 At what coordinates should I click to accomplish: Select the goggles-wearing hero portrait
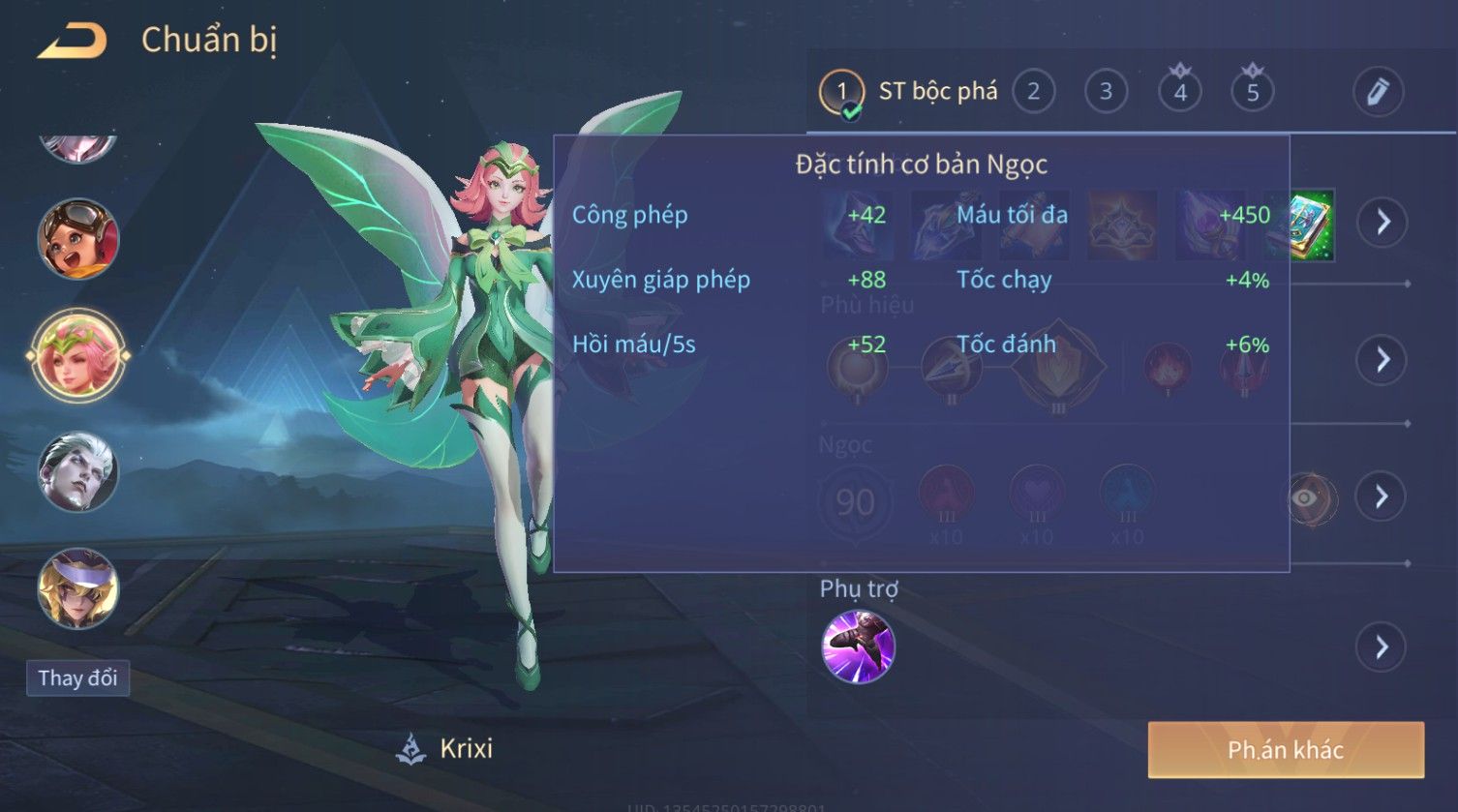click(x=77, y=237)
